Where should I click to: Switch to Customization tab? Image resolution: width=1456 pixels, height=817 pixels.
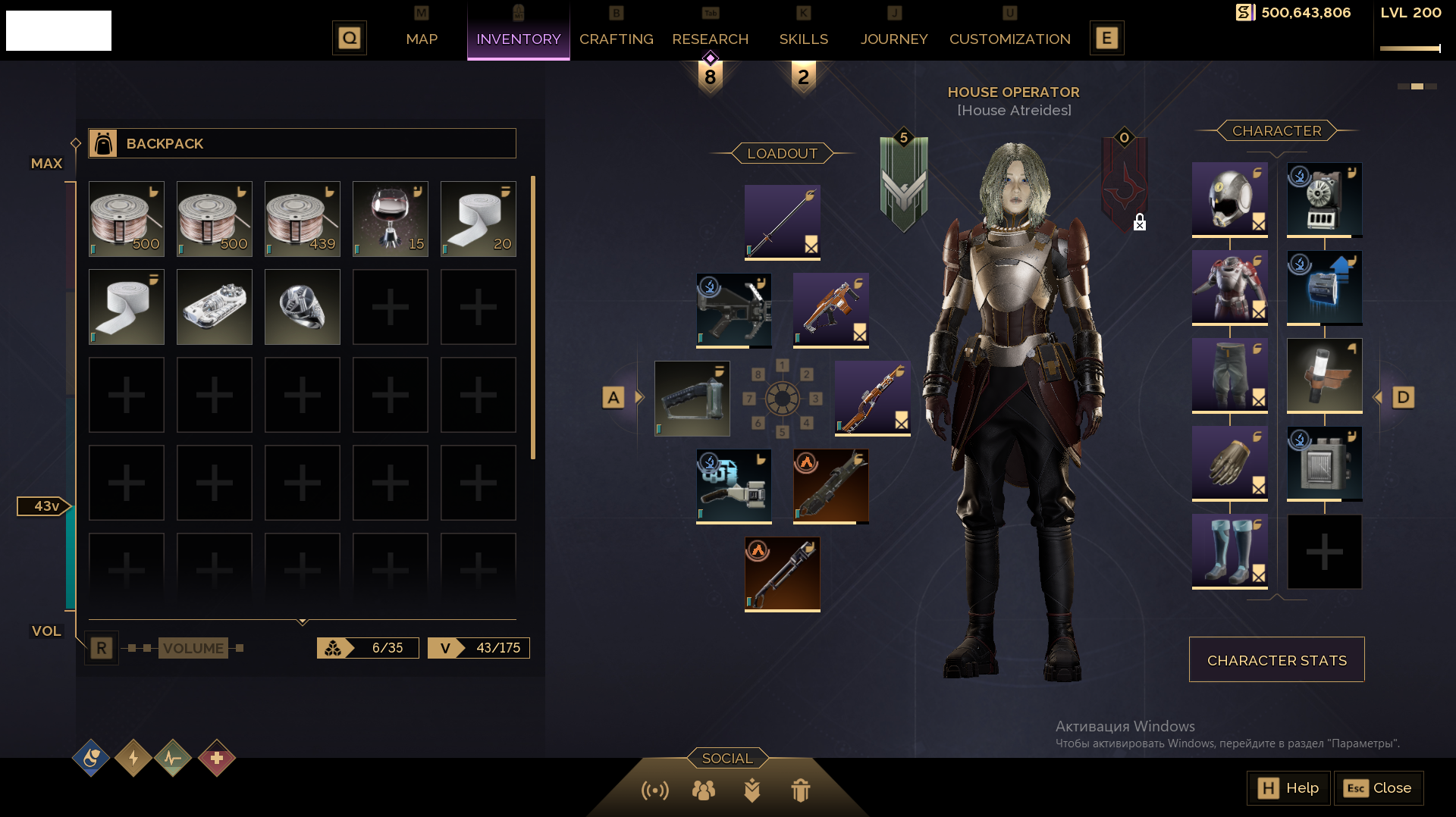1009,39
